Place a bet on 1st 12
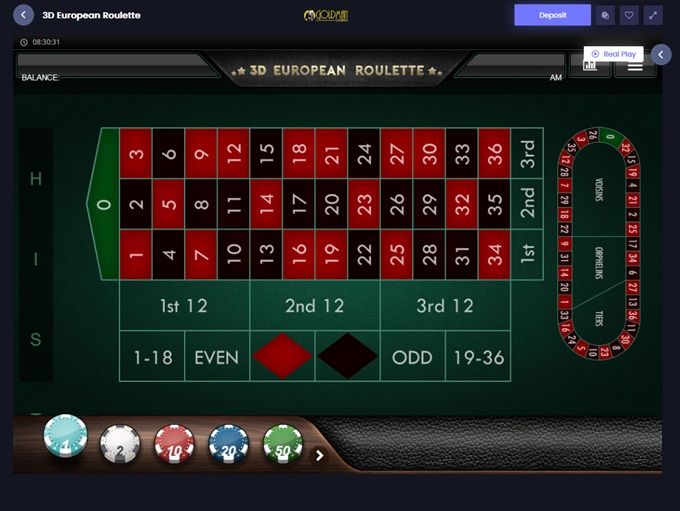The width and height of the screenshot is (680, 511). click(184, 306)
